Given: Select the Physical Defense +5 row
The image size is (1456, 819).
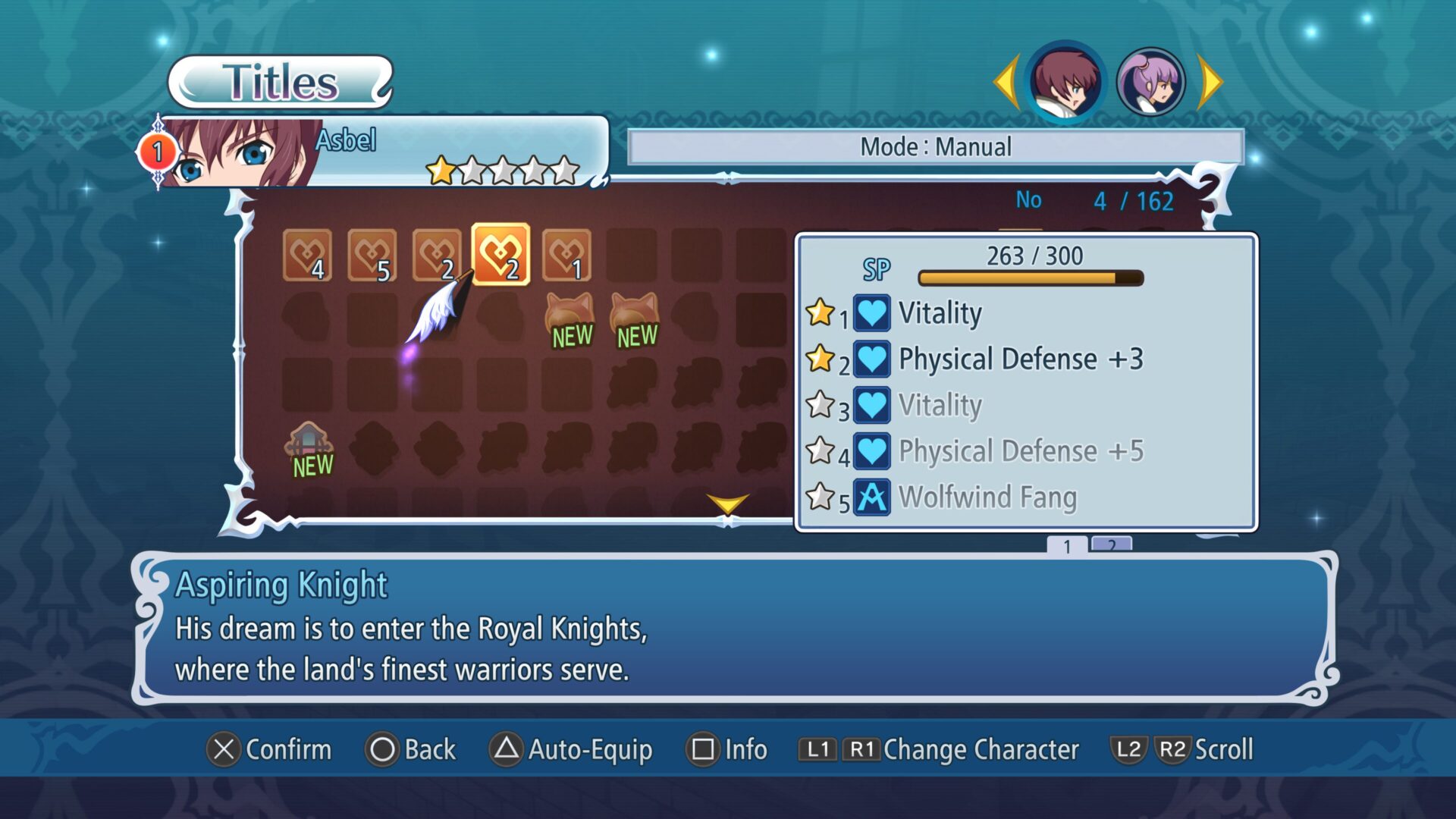Looking at the screenshot, I should point(1020,452).
